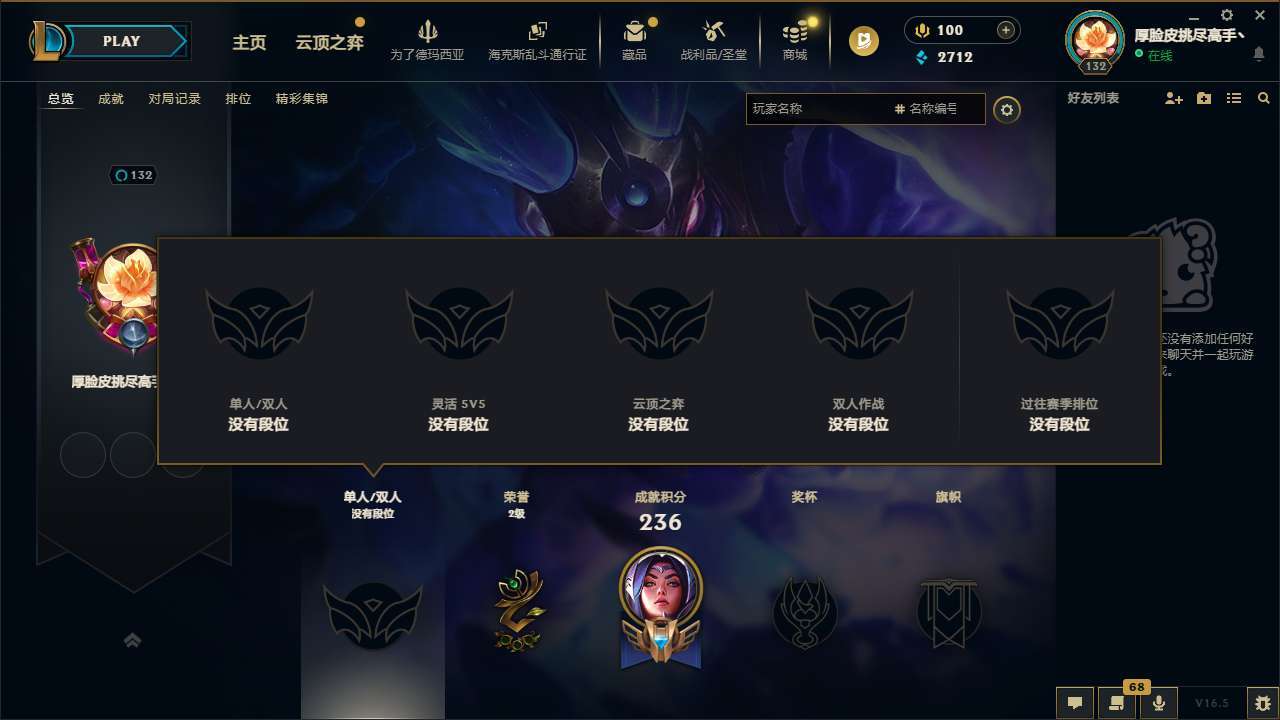Click the microphone icon in the top bar
Image resolution: width=1280 pixels, height=720 pixels.
point(921,29)
